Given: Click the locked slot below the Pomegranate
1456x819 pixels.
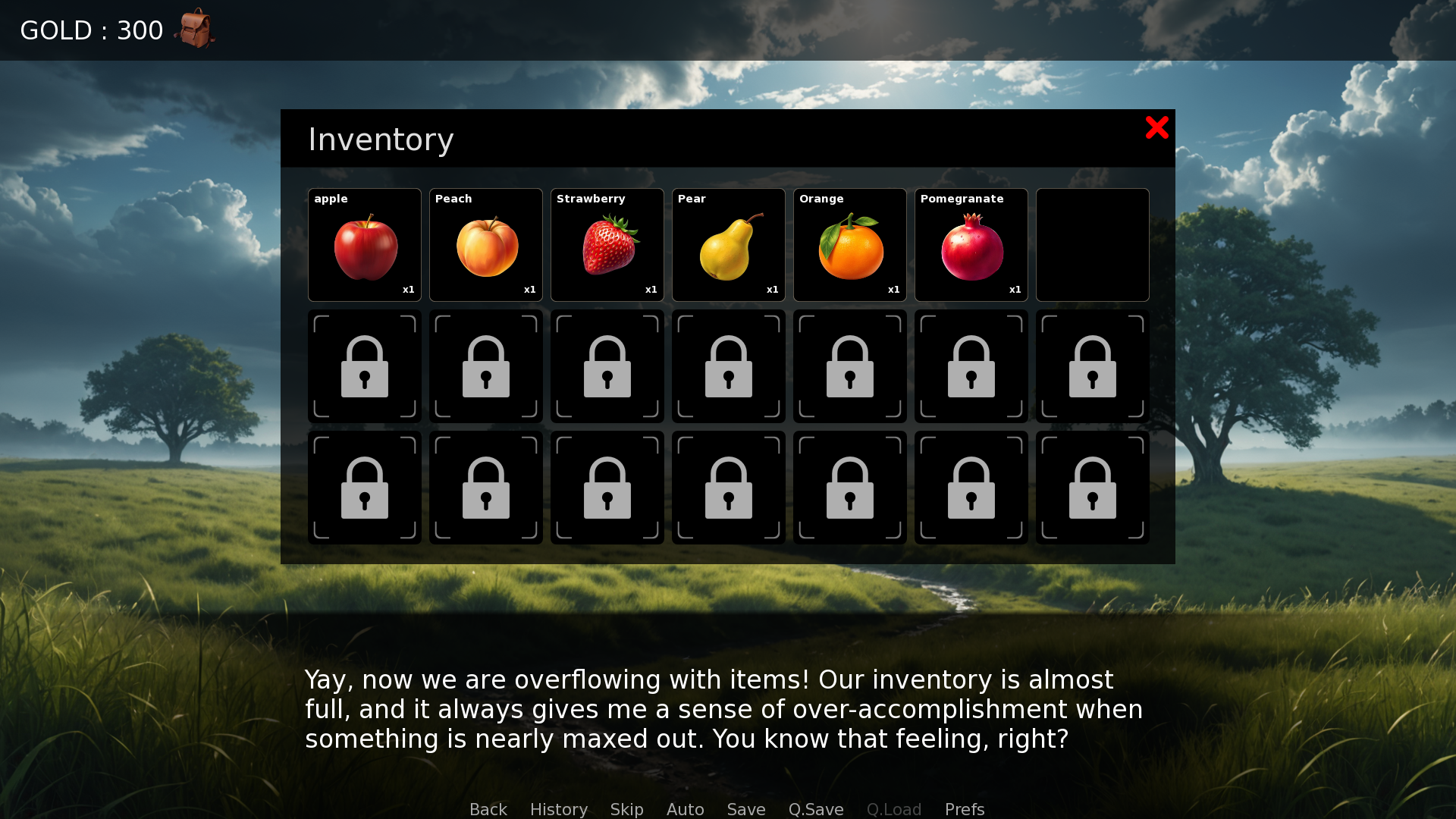Looking at the screenshot, I should [x=971, y=366].
